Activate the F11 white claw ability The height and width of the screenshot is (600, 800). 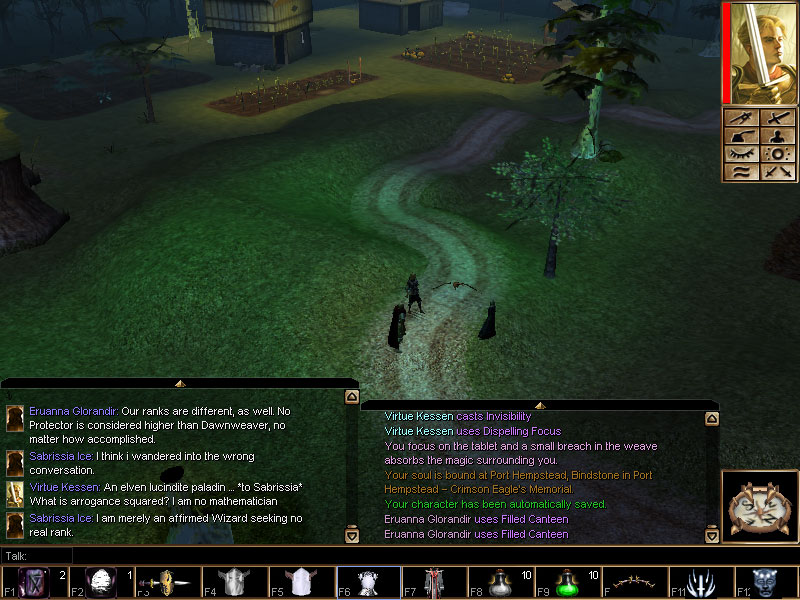[x=702, y=582]
